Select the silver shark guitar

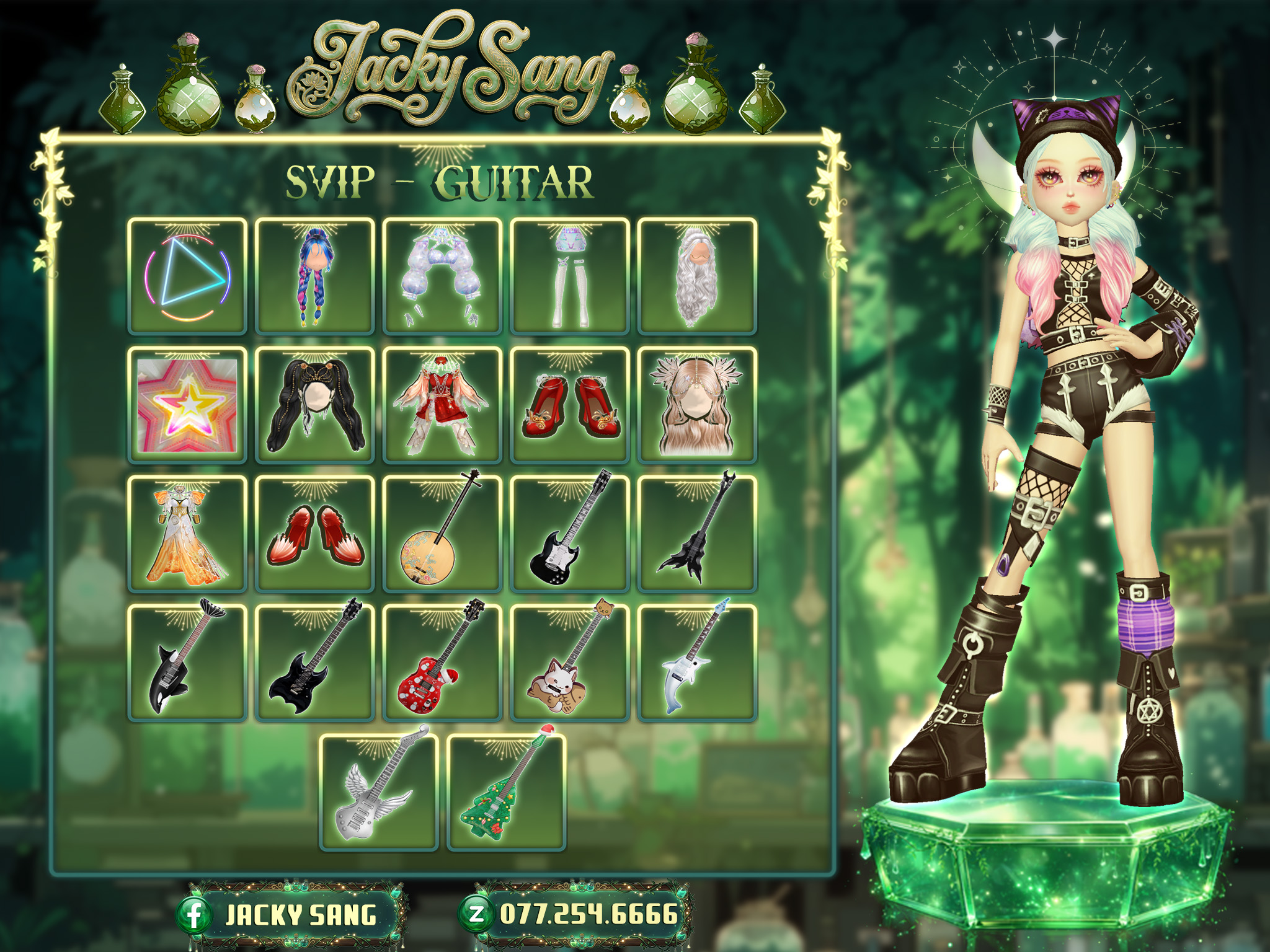pyautogui.click(x=697, y=663)
